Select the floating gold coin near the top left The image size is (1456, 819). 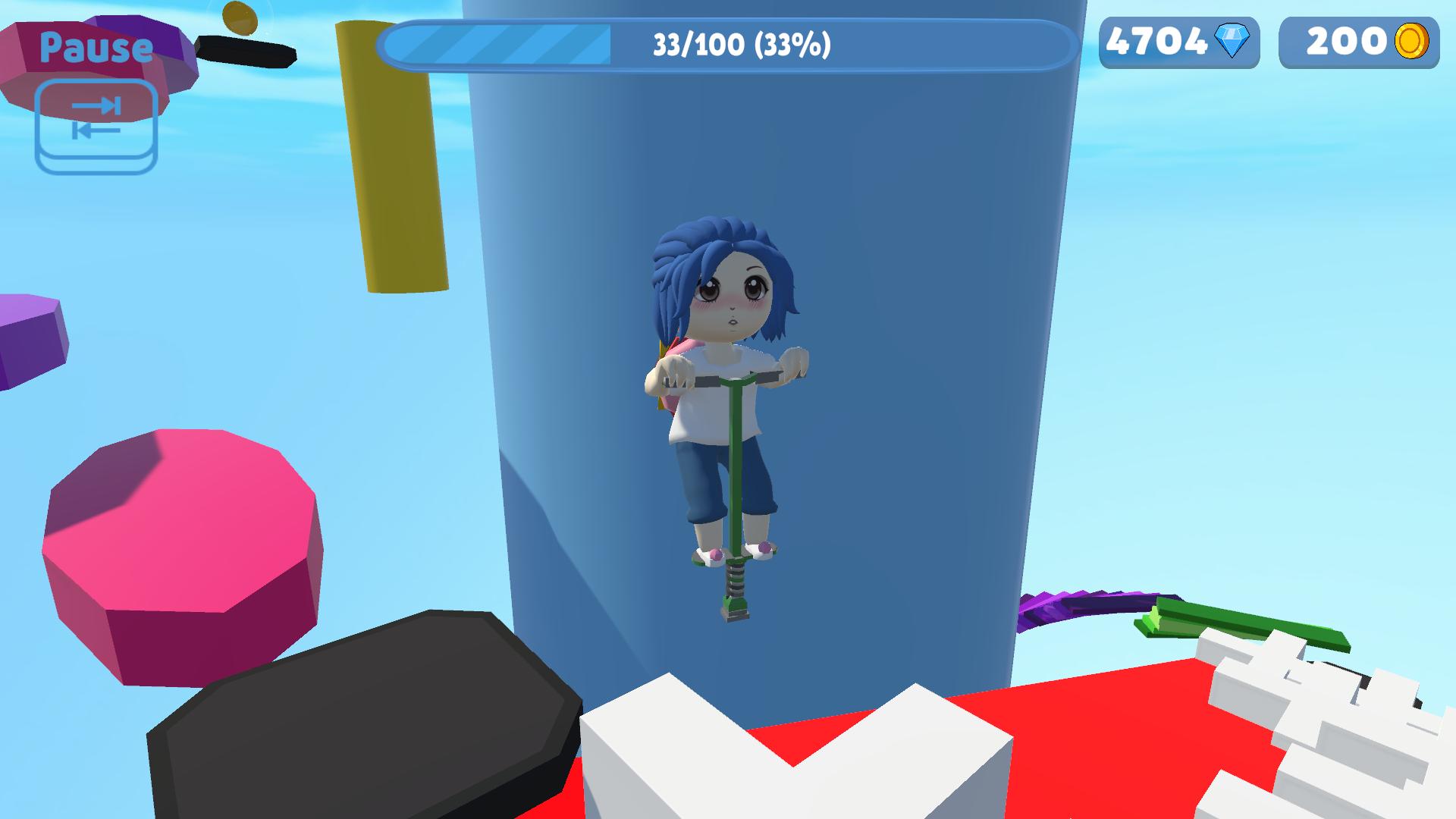(239, 17)
